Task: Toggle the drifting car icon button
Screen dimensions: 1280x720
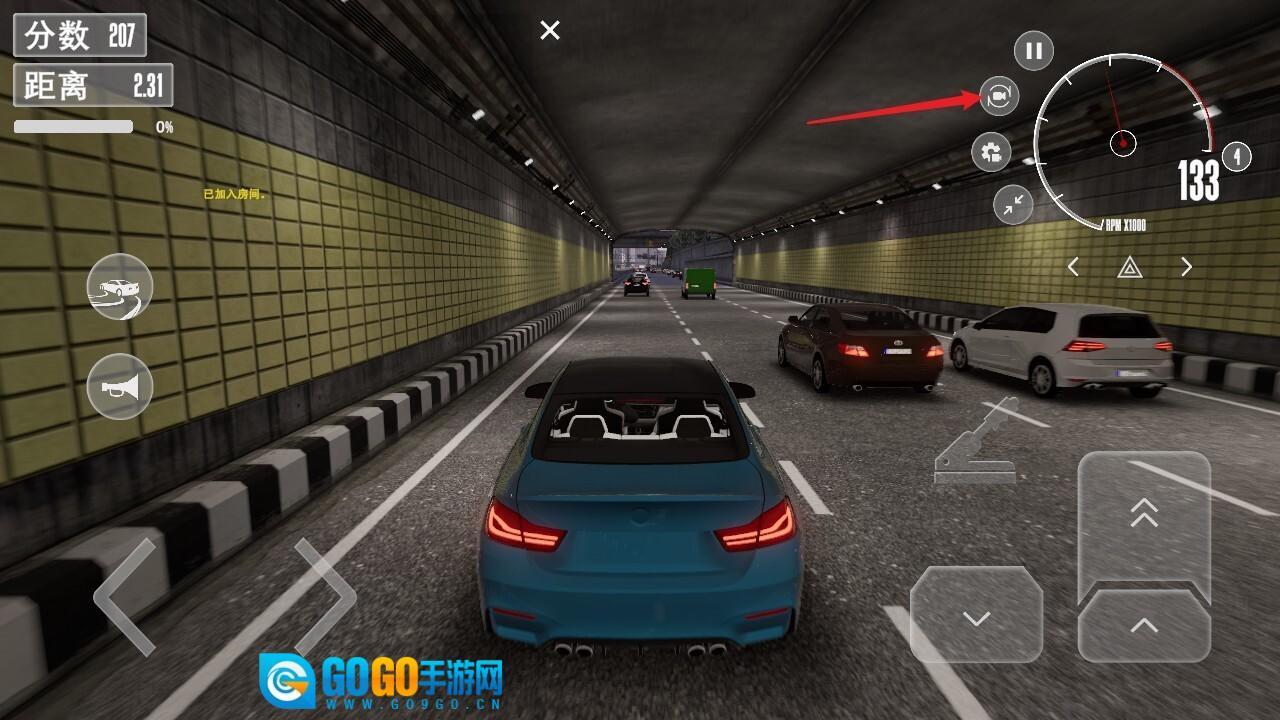Action: pyautogui.click(x=120, y=287)
